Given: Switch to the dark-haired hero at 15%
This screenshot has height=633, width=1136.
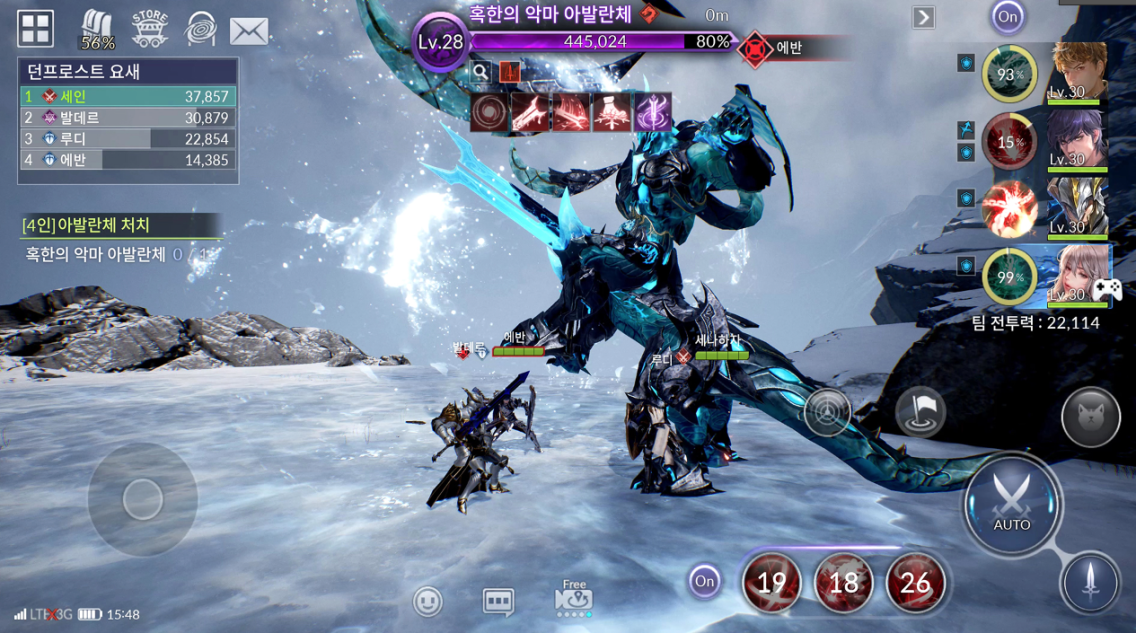Looking at the screenshot, I should (1077, 139).
